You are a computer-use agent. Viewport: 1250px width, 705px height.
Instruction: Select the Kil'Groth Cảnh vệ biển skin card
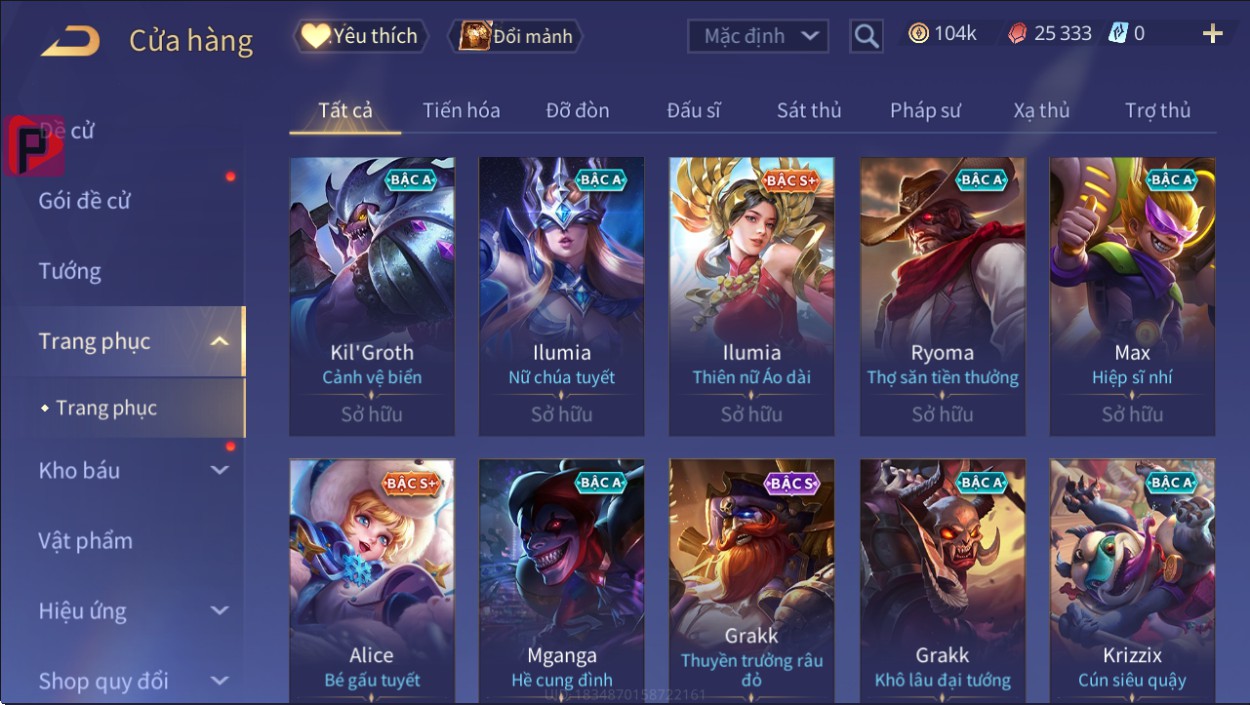coord(372,296)
